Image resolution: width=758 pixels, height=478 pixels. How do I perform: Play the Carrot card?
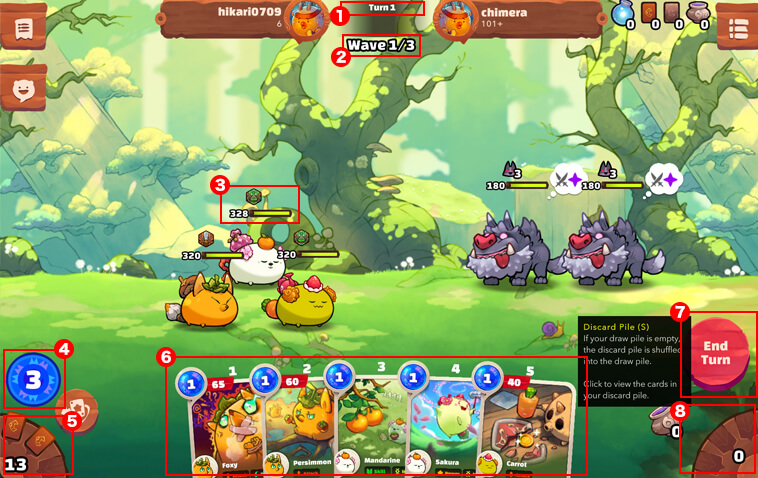(x=522, y=425)
